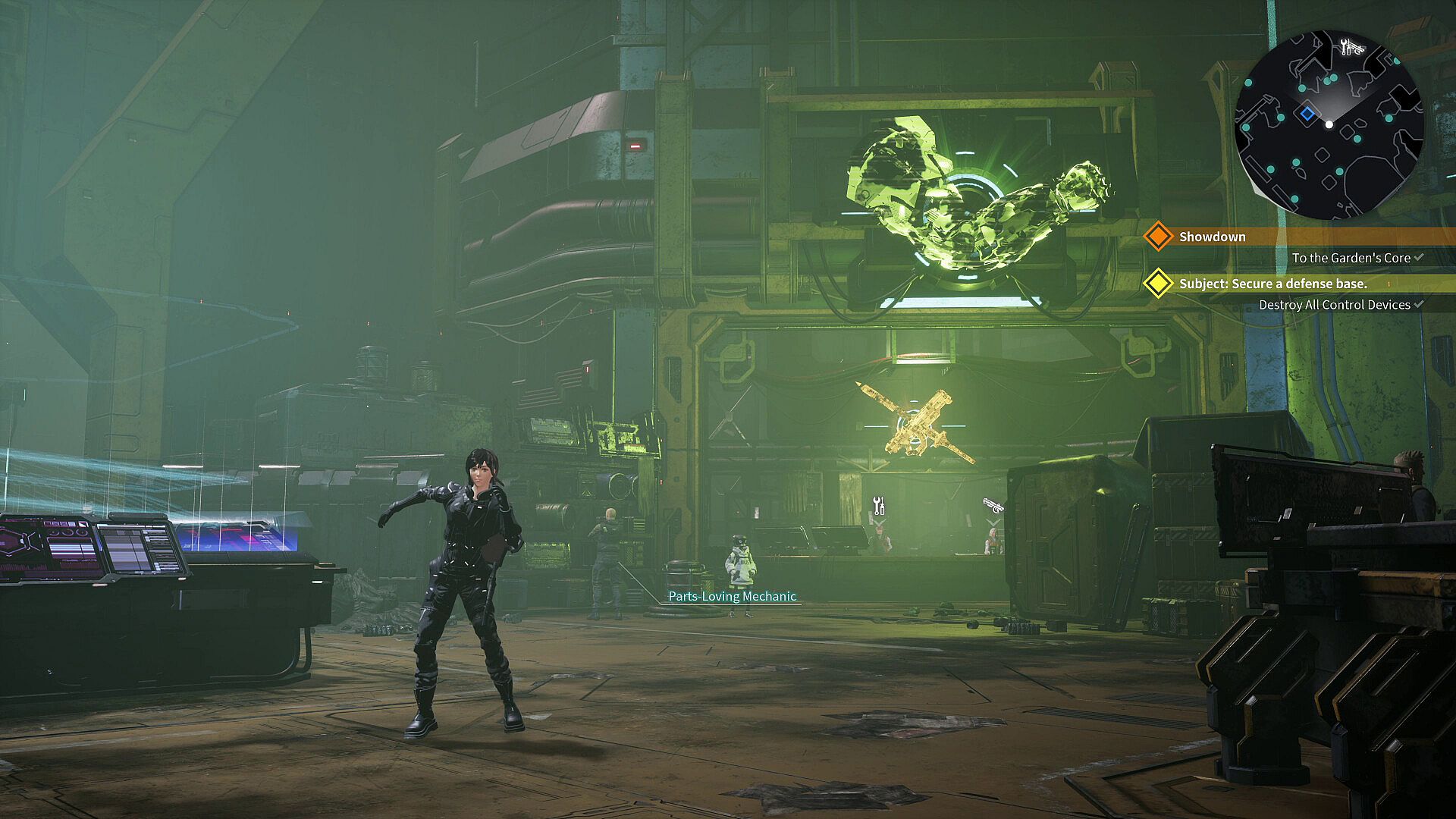
Task: Click the blue diamond marker on minimap
Action: 1307,114
